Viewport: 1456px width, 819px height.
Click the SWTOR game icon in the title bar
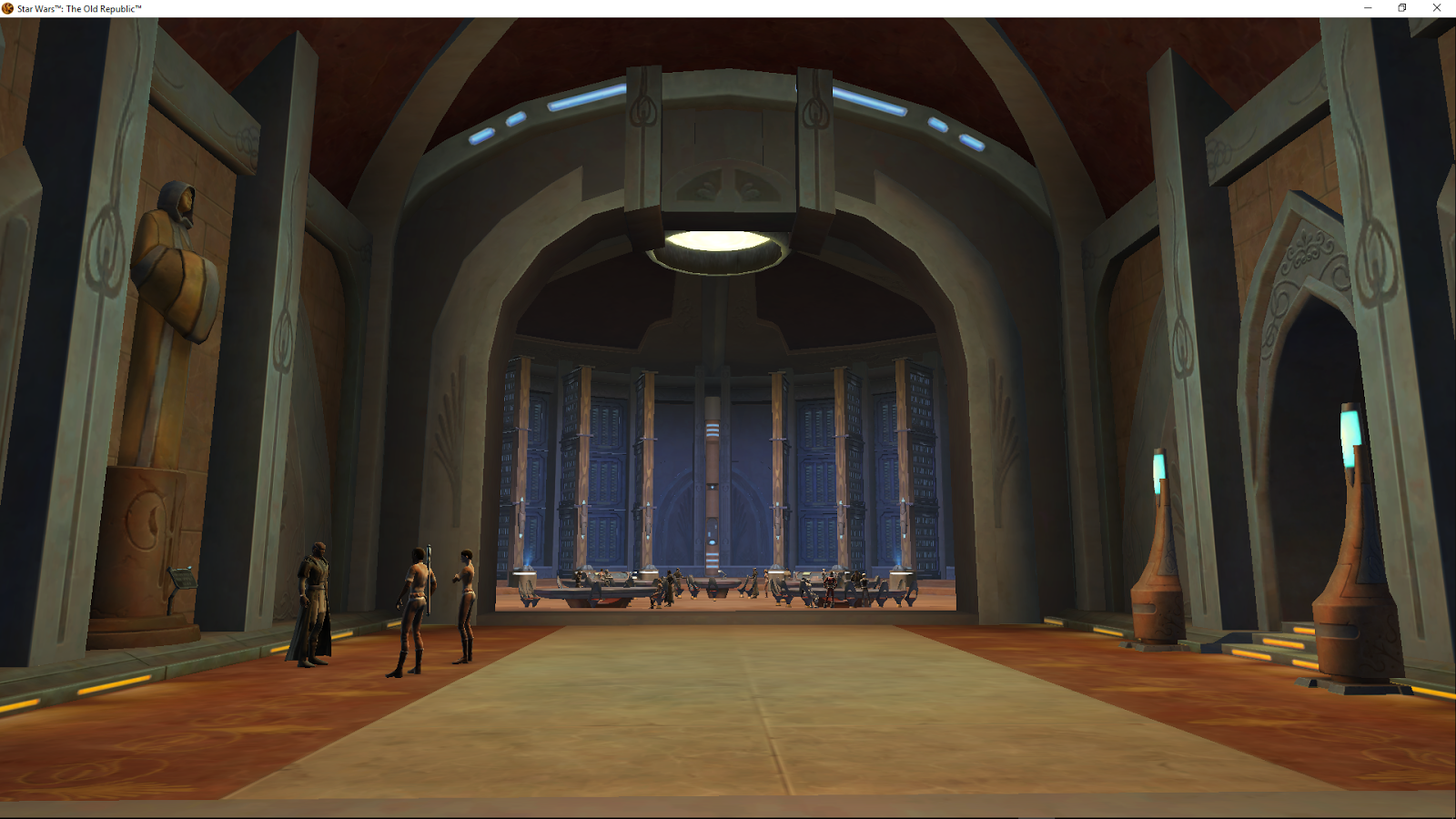coord(7,8)
